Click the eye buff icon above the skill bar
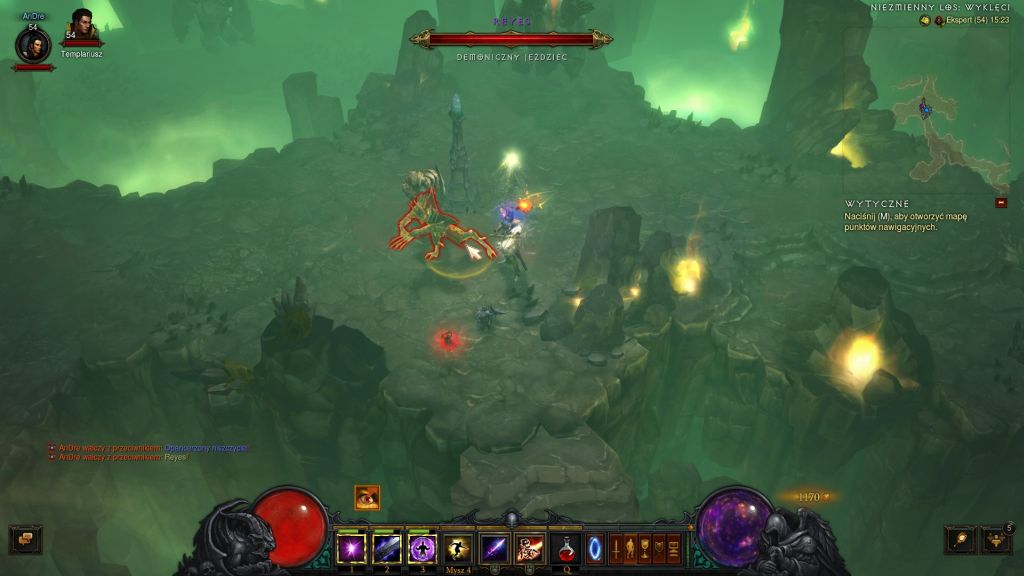This screenshot has width=1024, height=576. (367, 497)
